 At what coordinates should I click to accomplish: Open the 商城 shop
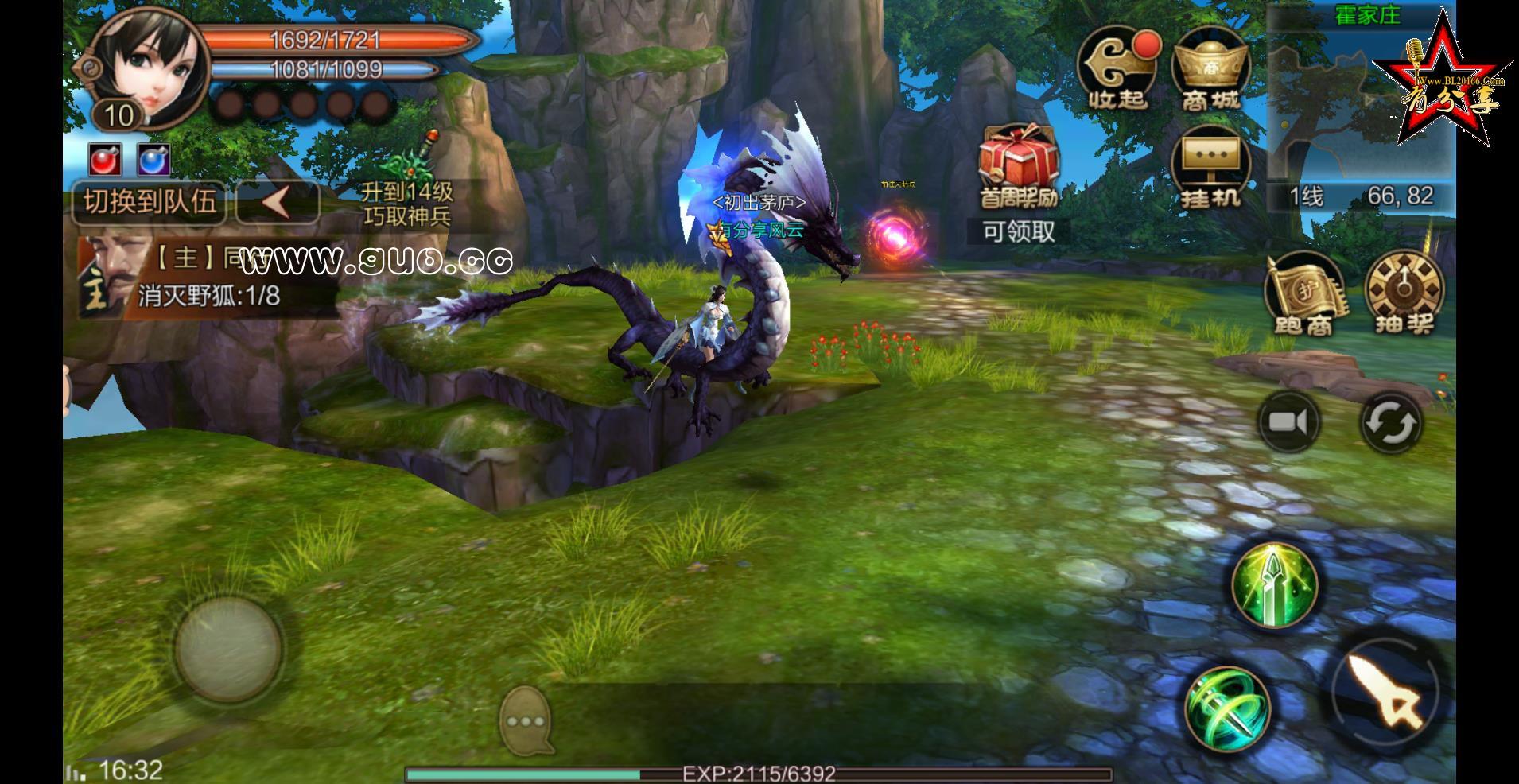(x=1210, y=70)
